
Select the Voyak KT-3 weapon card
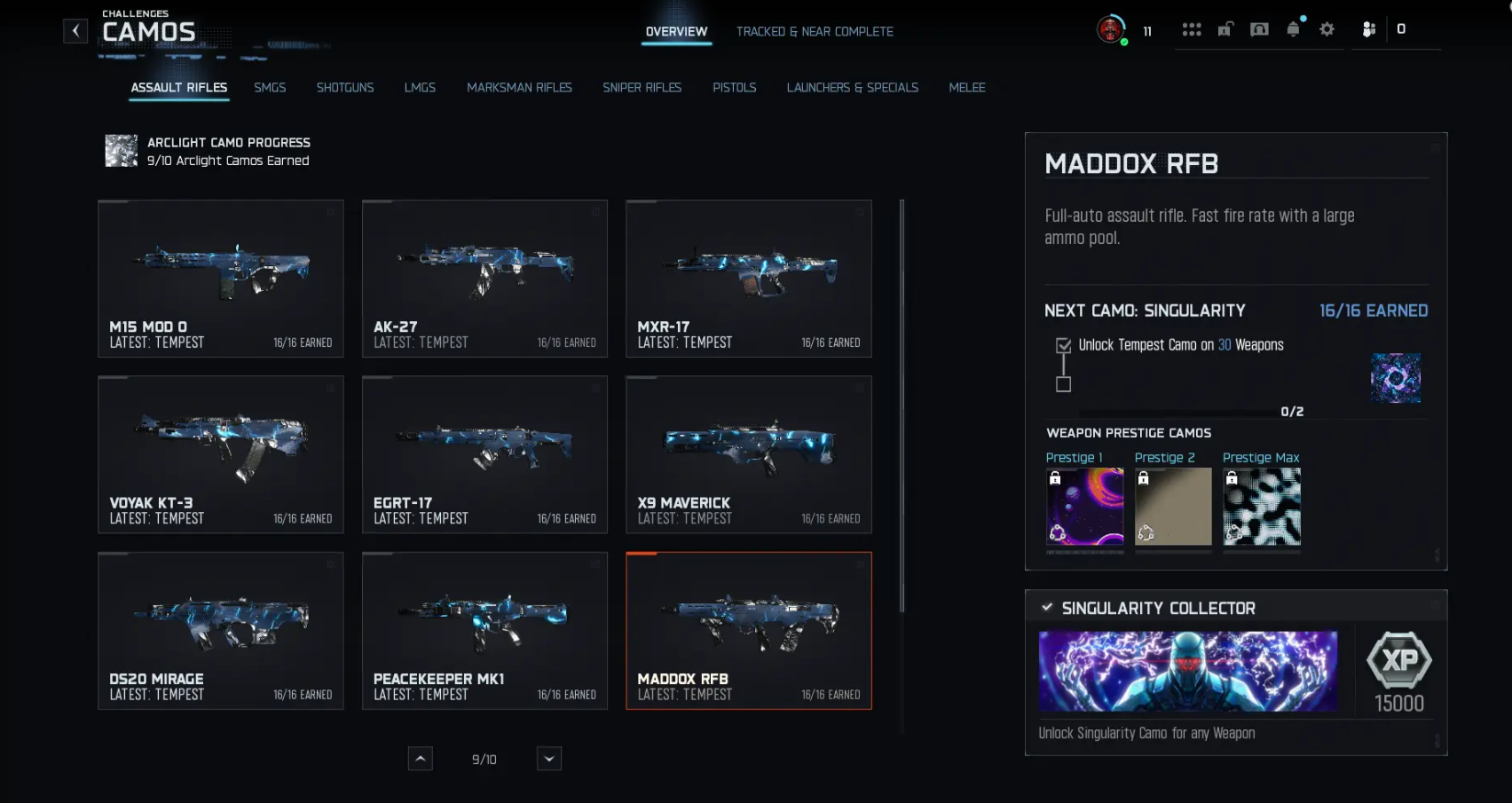[220, 454]
